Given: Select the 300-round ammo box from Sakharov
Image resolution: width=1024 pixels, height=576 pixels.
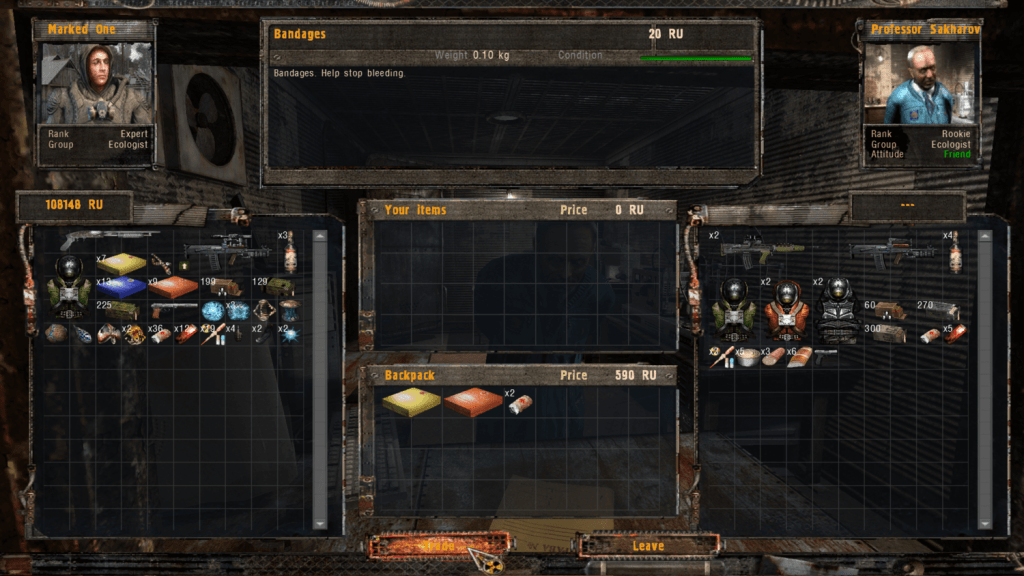Looking at the screenshot, I should [887, 334].
